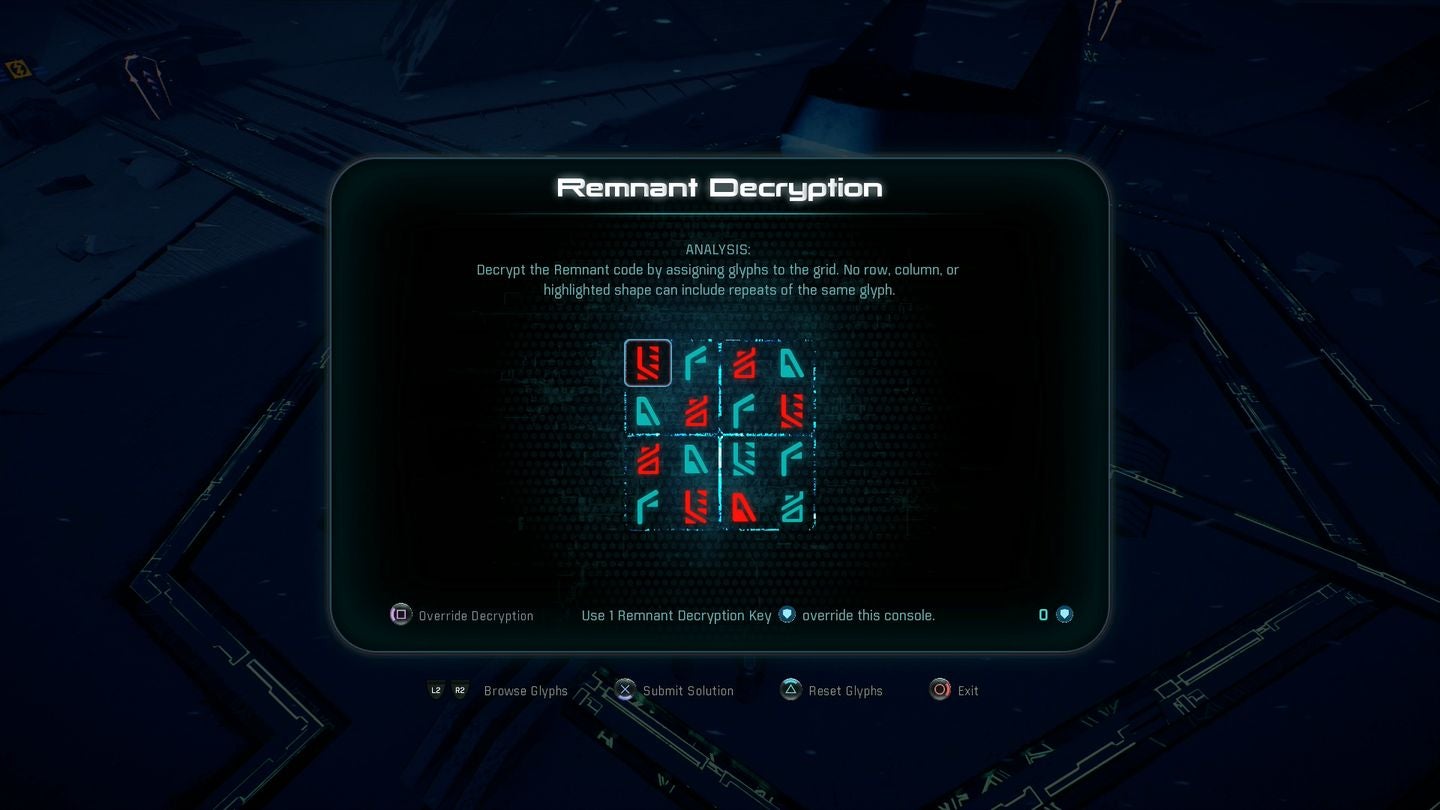Image resolution: width=1440 pixels, height=810 pixels.
Task: Select the teal F glyph in second row
Action: coord(745,411)
